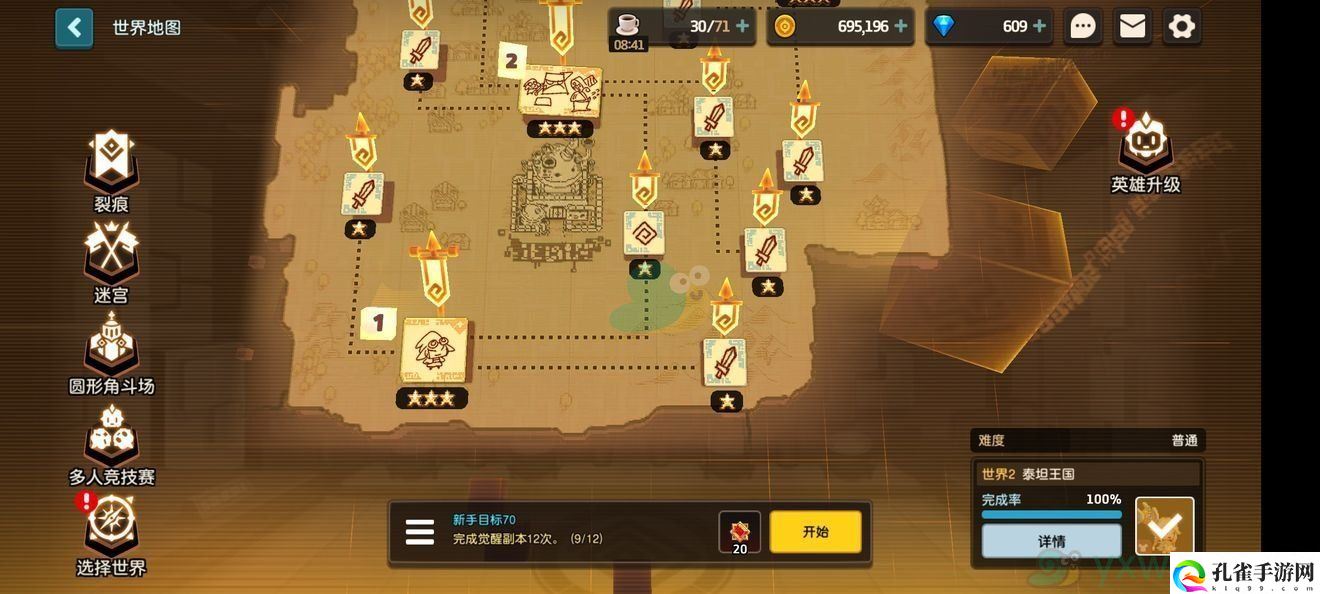Add more coffee stamina with plus

(x=742, y=27)
